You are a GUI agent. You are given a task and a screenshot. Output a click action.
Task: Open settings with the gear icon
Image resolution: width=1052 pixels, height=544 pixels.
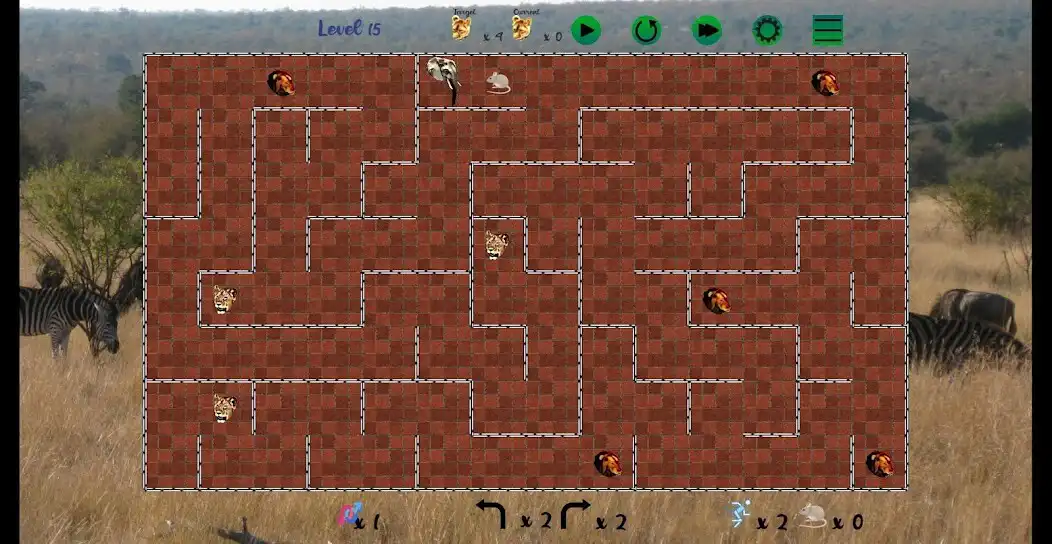[767, 30]
